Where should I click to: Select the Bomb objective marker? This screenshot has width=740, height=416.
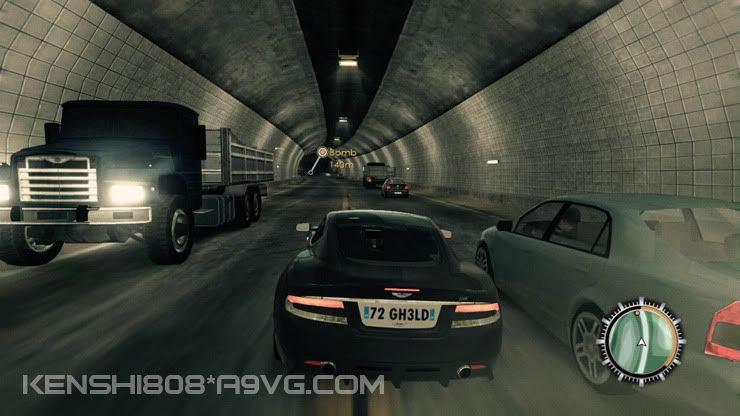[x=323, y=153]
